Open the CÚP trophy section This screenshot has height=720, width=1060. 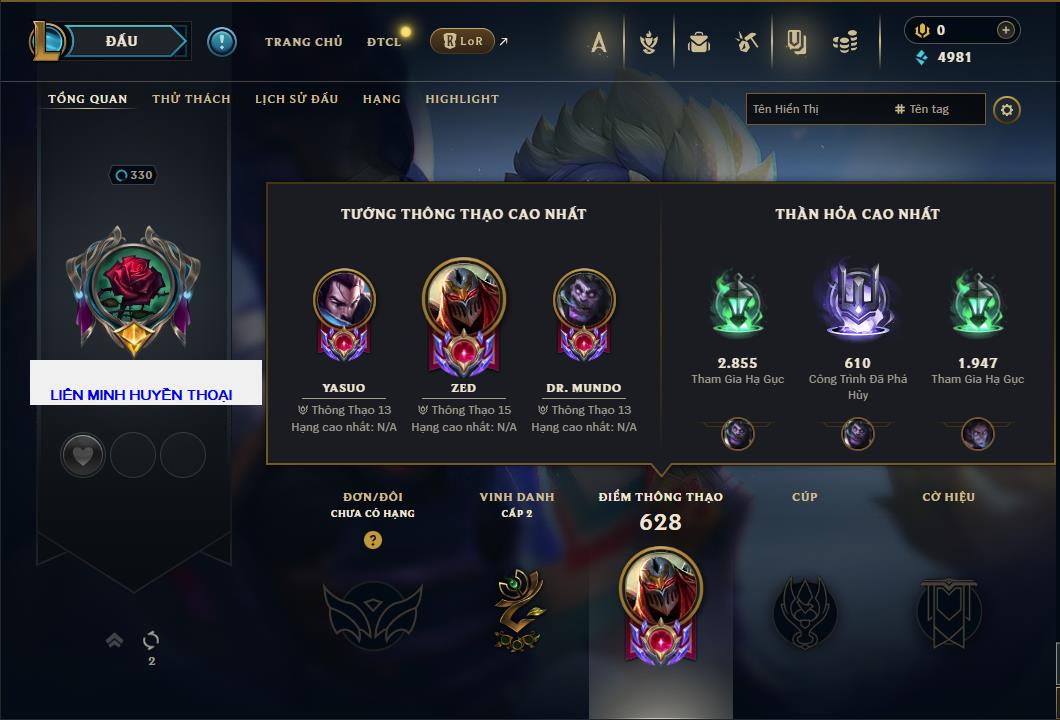tap(804, 608)
